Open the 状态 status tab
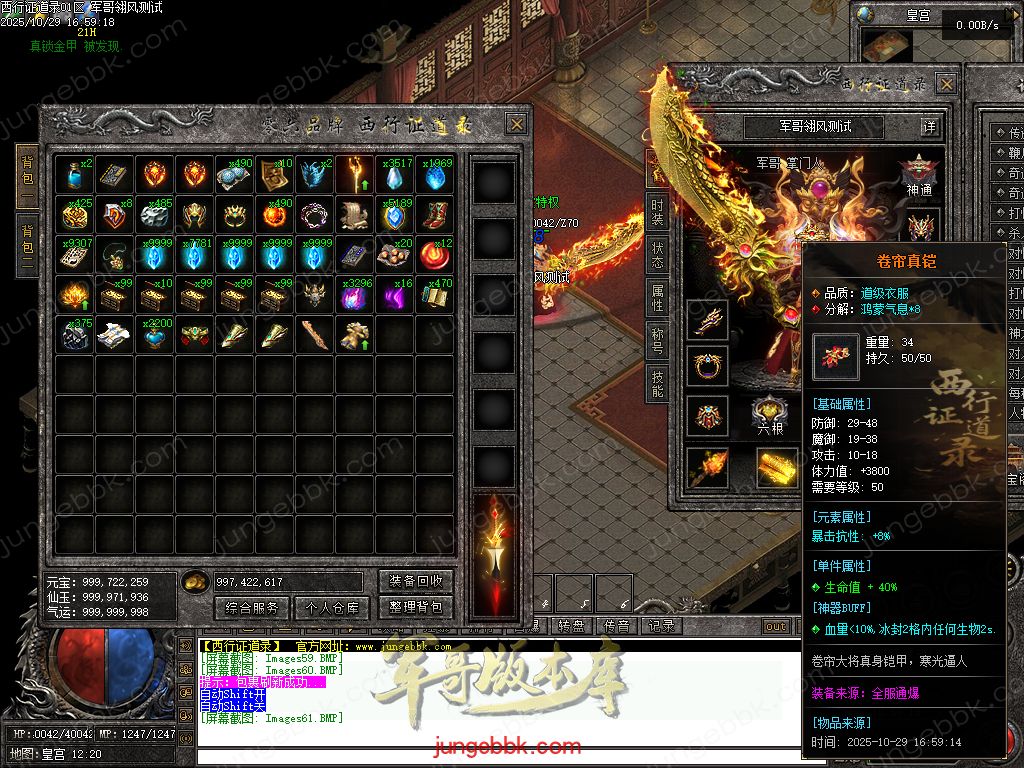Image resolution: width=1024 pixels, height=768 pixels. pyautogui.click(x=657, y=255)
